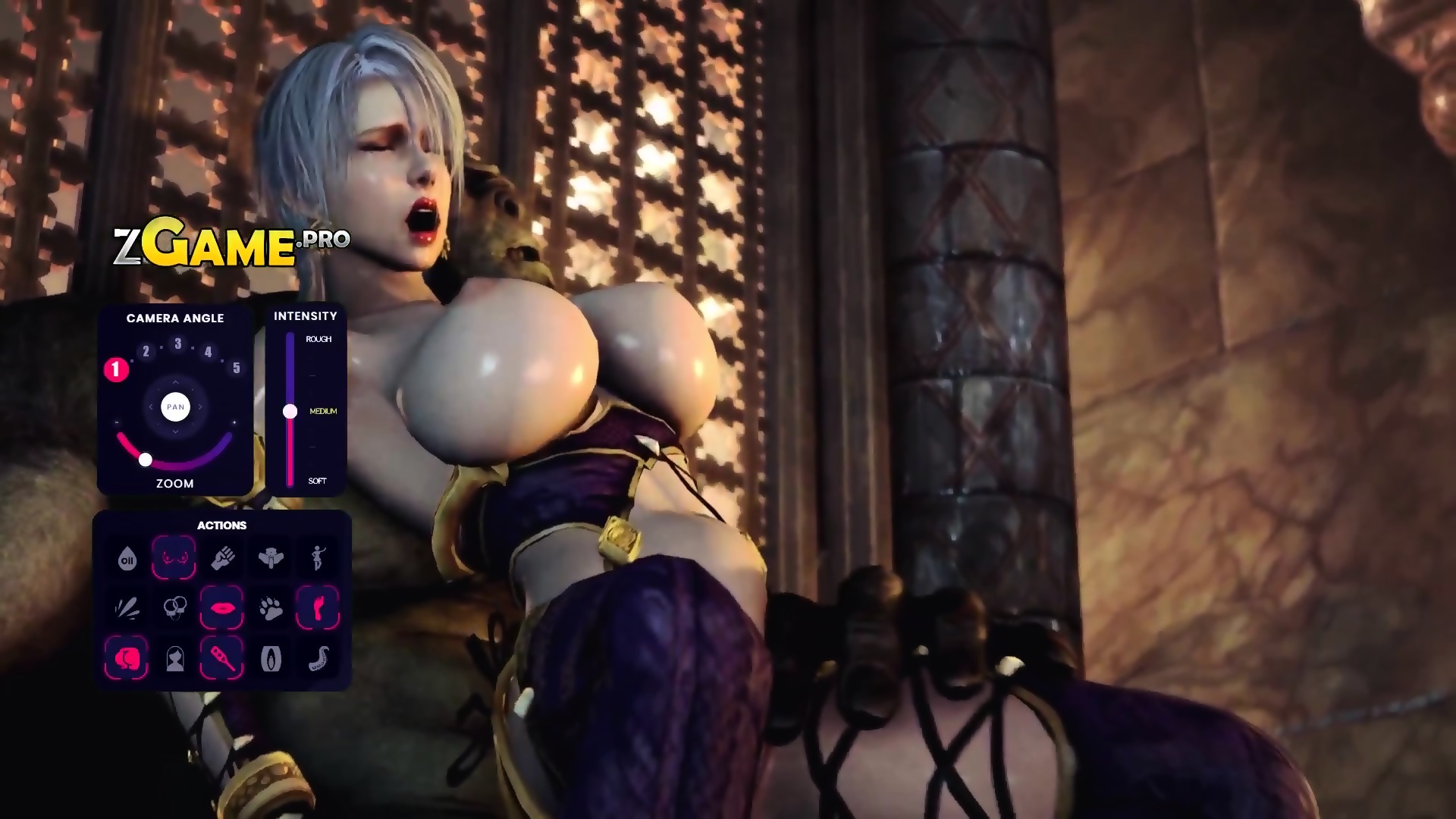Activate the oil drop action
1456x819 pixels.
click(127, 559)
